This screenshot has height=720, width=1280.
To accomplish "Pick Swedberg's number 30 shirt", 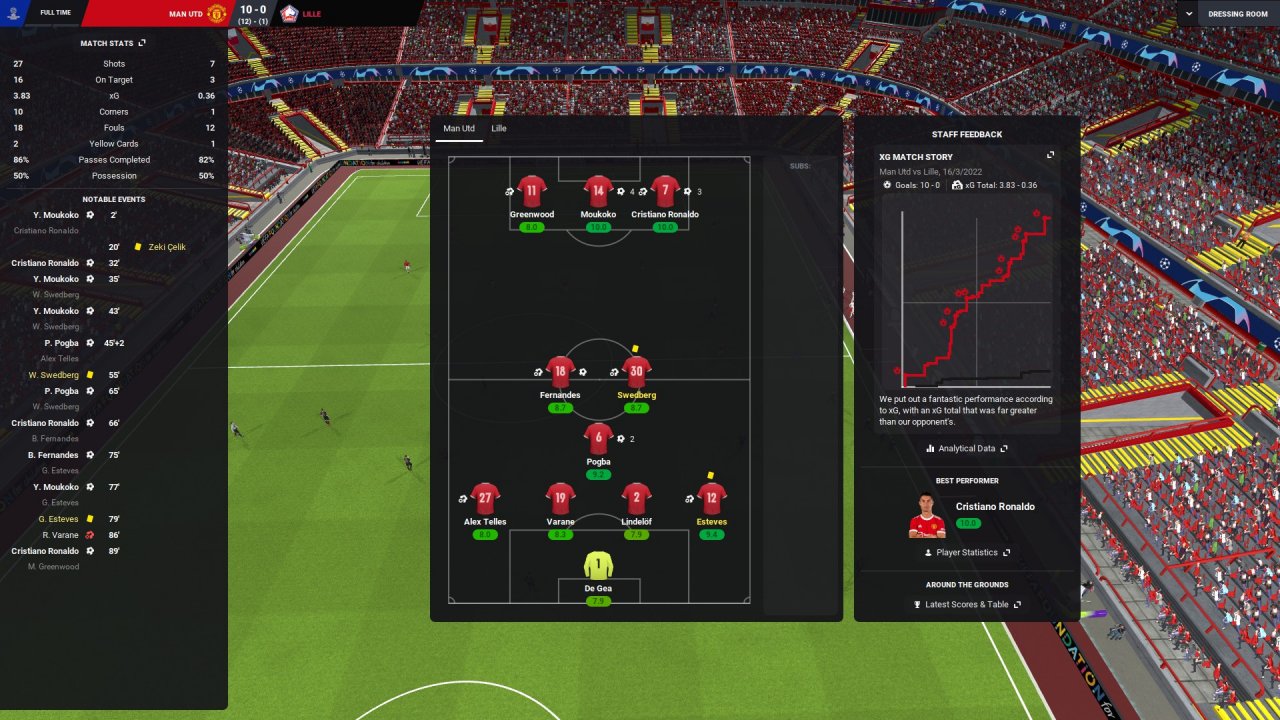I will 636,372.
